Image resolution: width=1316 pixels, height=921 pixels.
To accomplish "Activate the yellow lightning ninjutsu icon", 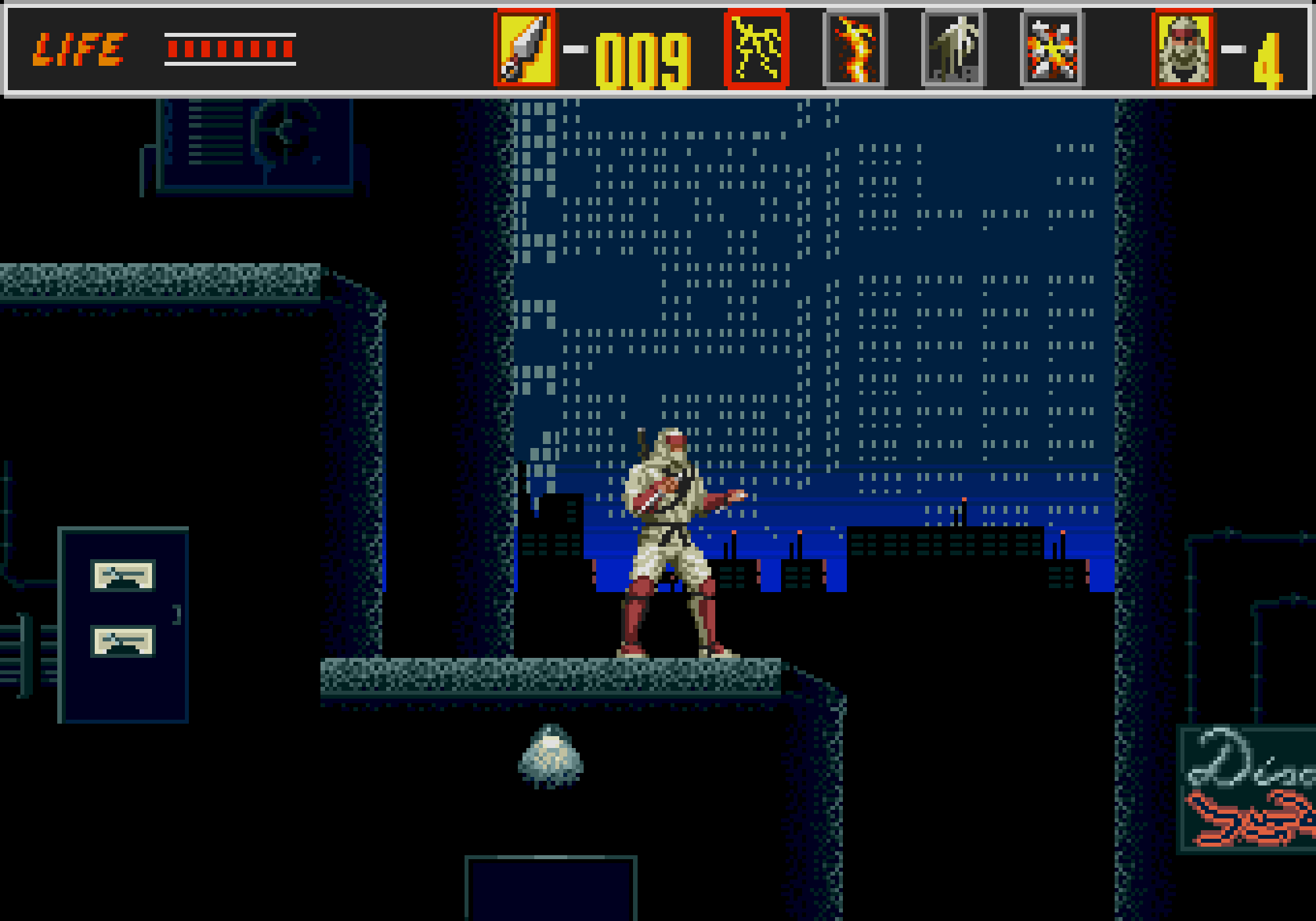I will click(756, 49).
